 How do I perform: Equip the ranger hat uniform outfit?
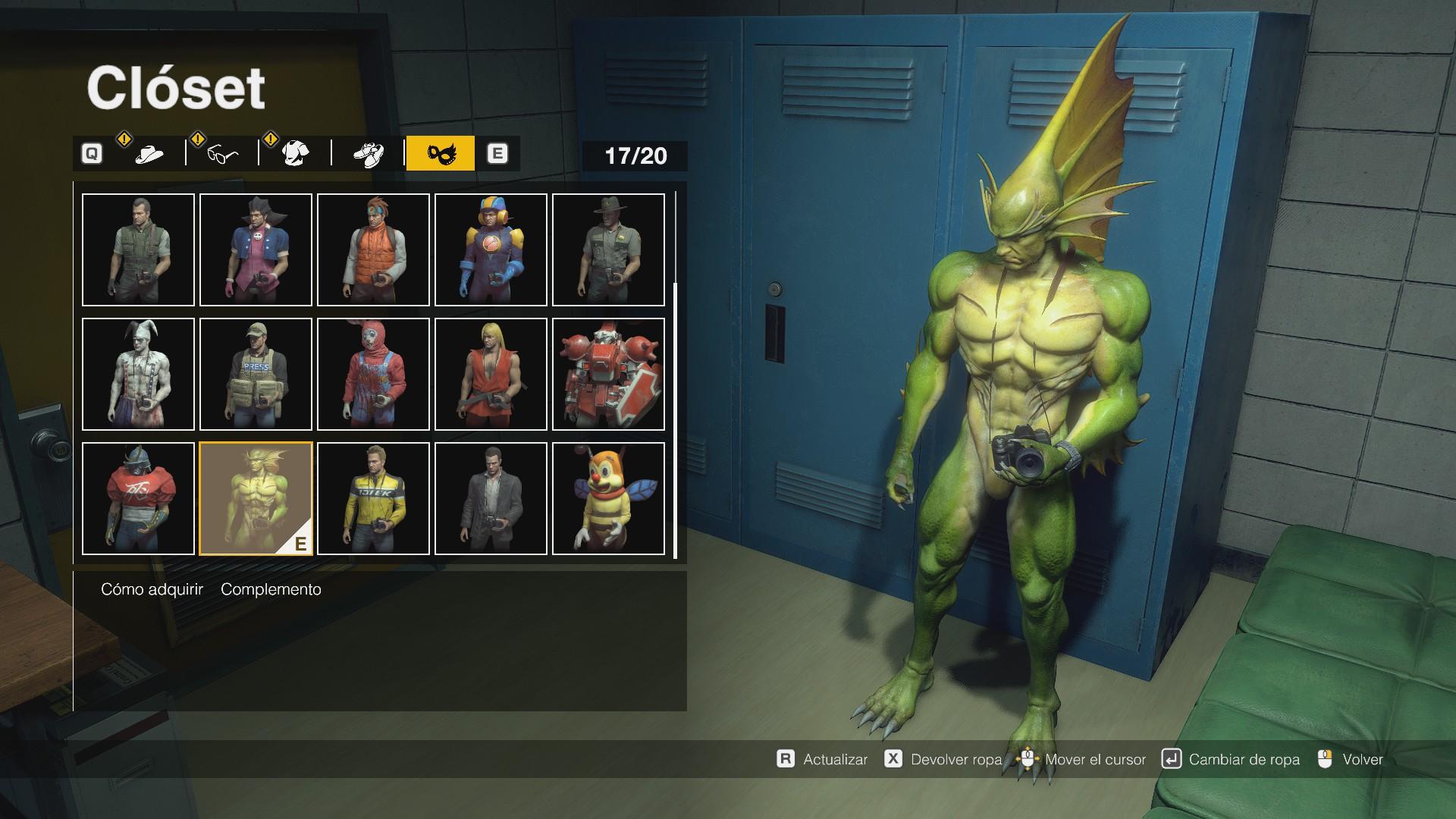pyautogui.click(x=608, y=249)
